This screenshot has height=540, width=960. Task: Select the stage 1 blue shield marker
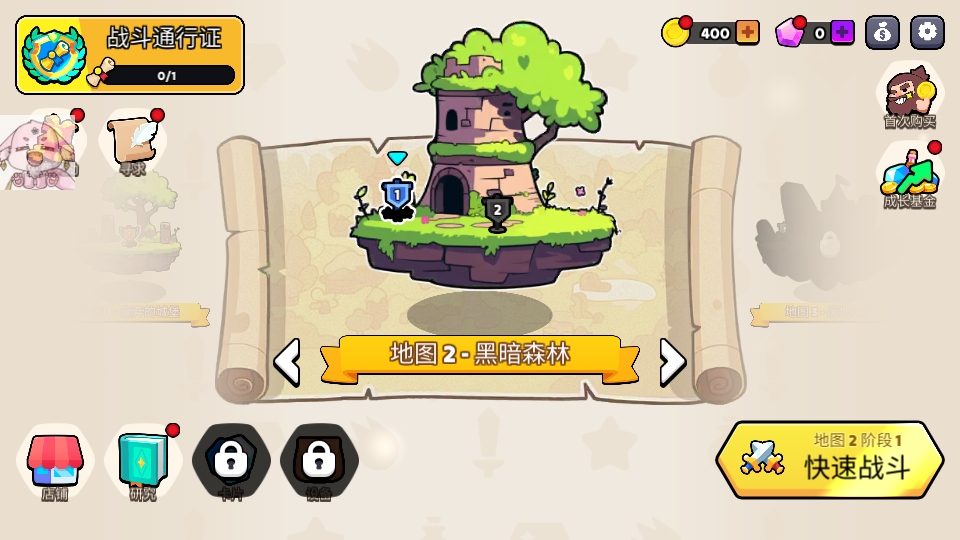click(397, 196)
